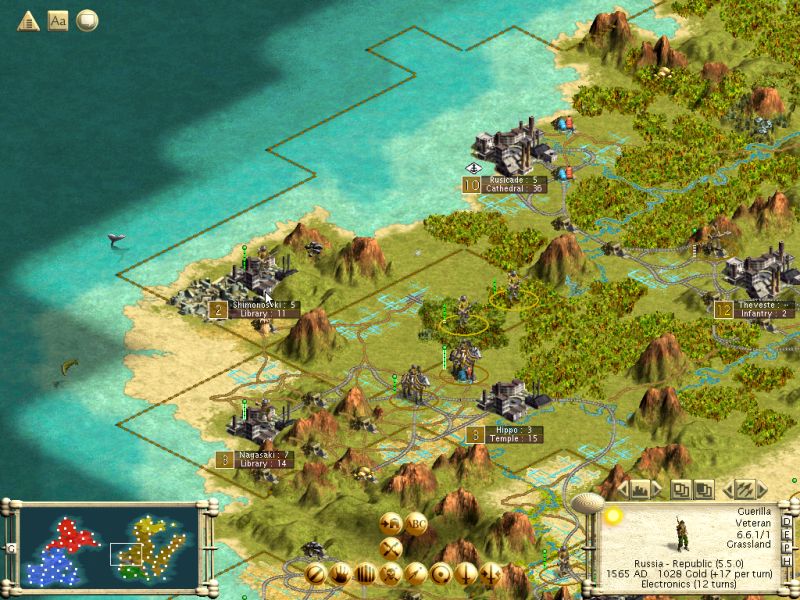Click the world minimap
The width and height of the screenshot is (800, 600).
[109, 545]
